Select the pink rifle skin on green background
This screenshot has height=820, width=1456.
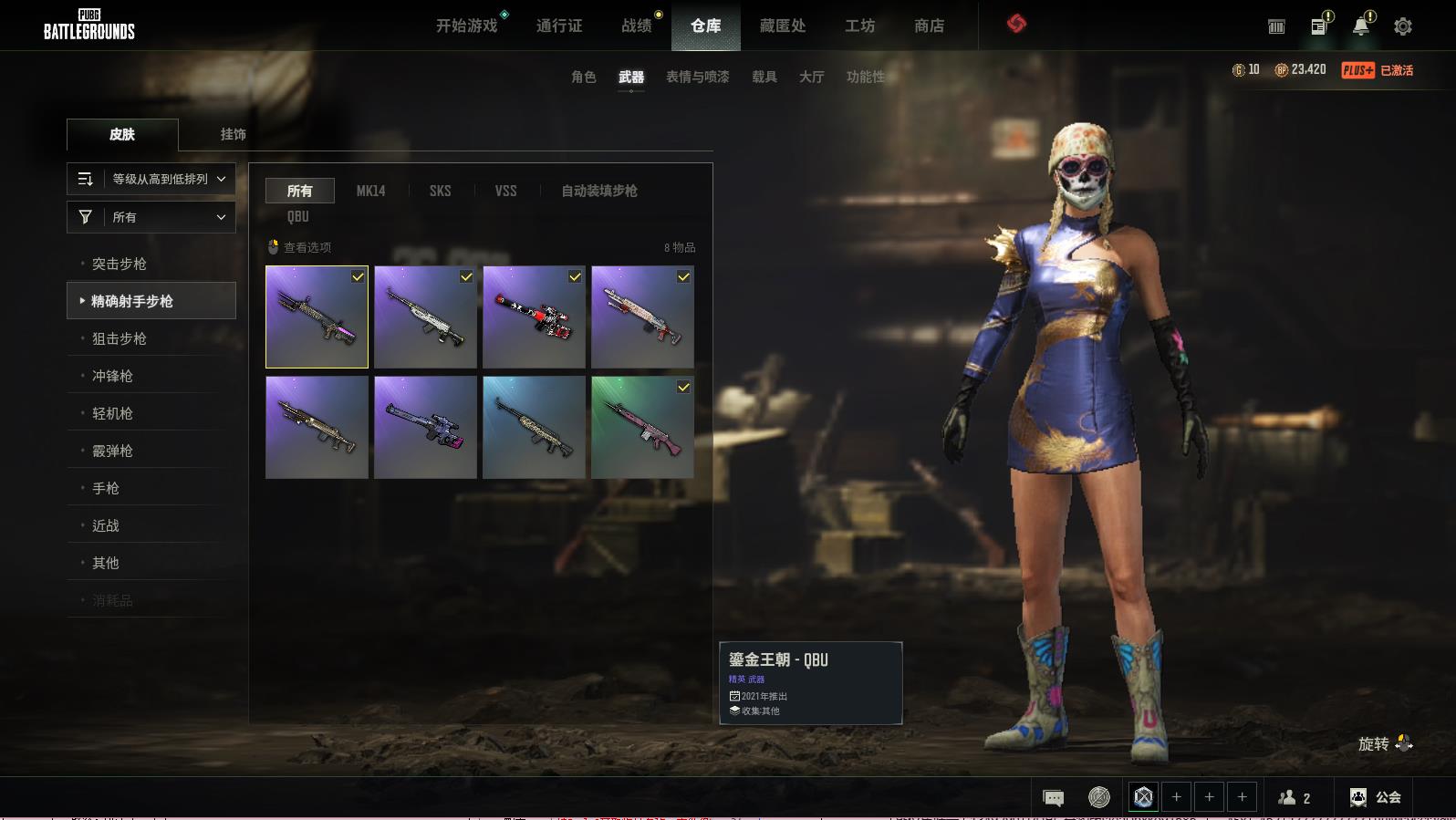click(x=642, y=428)
